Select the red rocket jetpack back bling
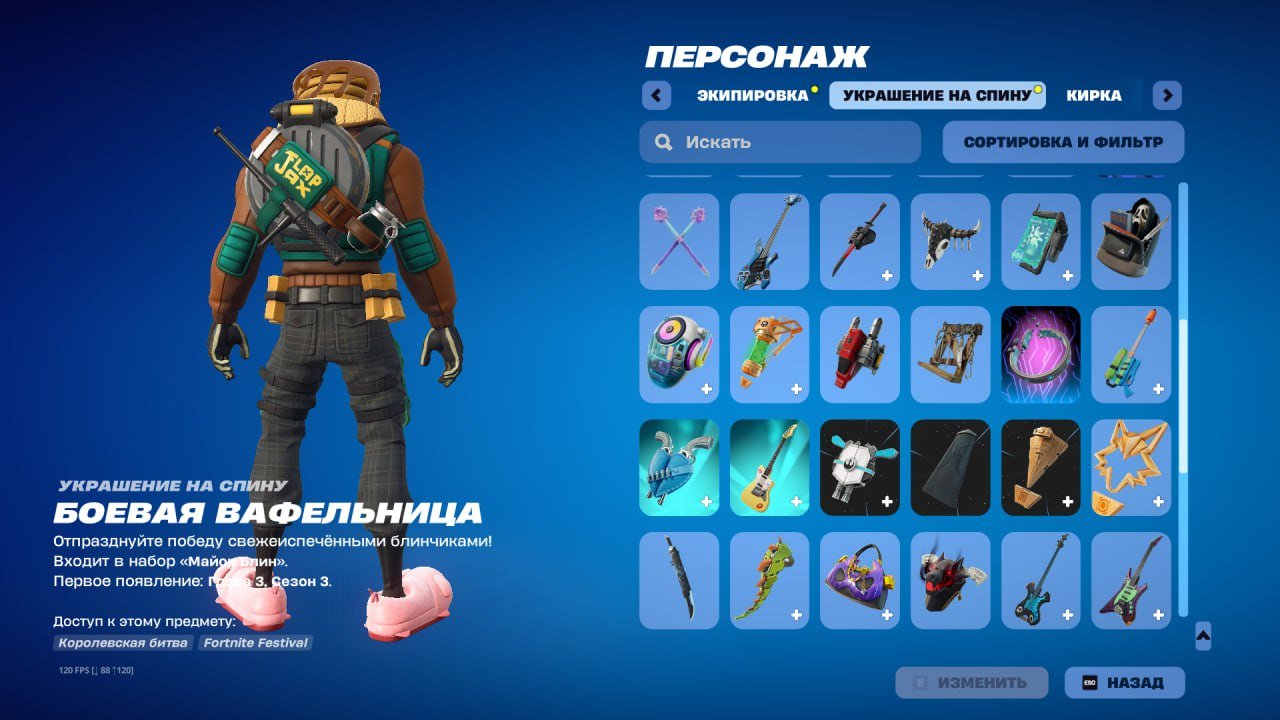This screenshot has width=1280, height=720. [859, 355]
